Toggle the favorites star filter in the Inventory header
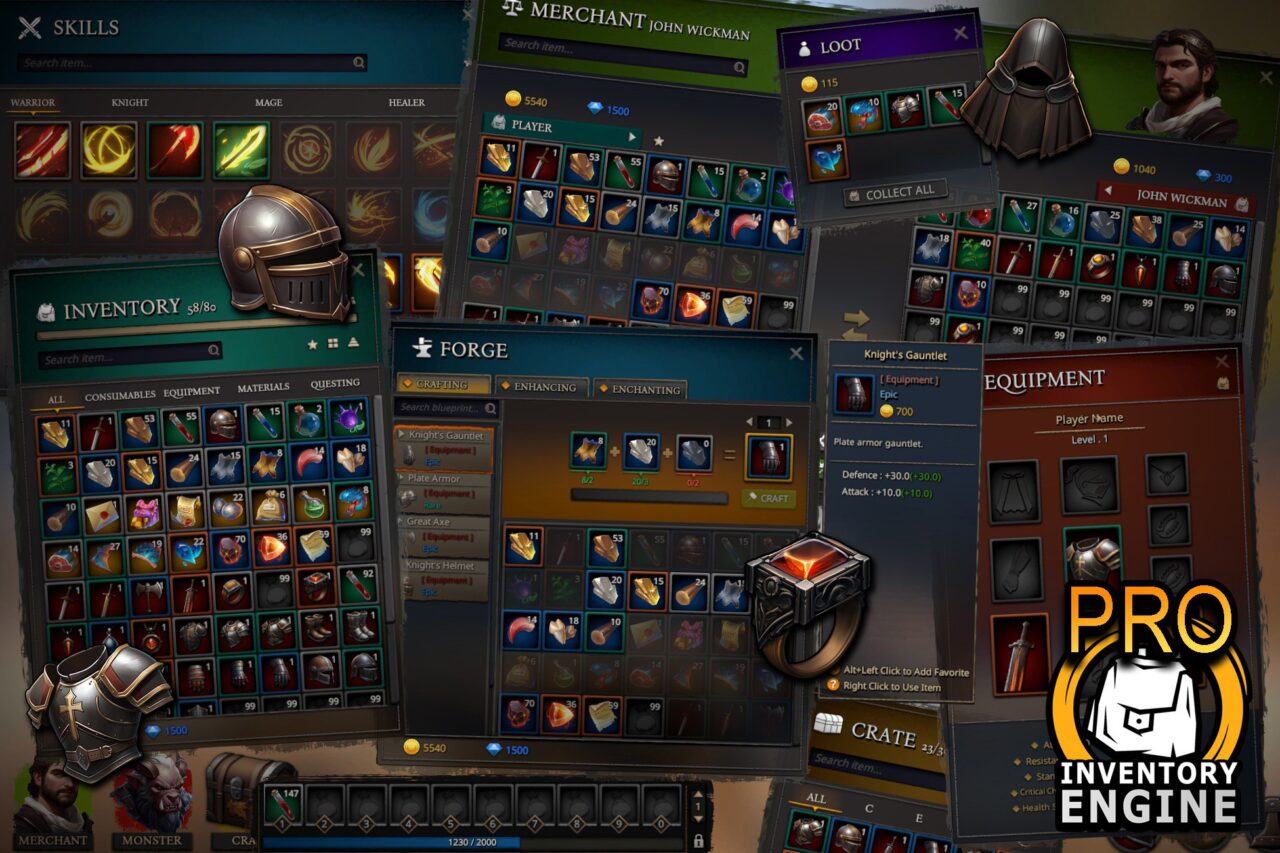Image resolution: width=1280 pixels, height=853 pixels. (312, 344)
